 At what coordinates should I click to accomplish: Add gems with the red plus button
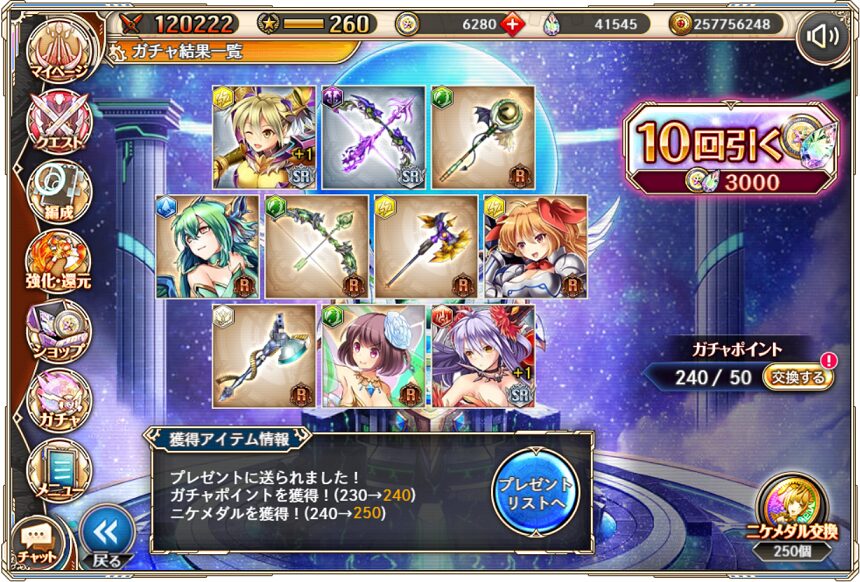514,23
